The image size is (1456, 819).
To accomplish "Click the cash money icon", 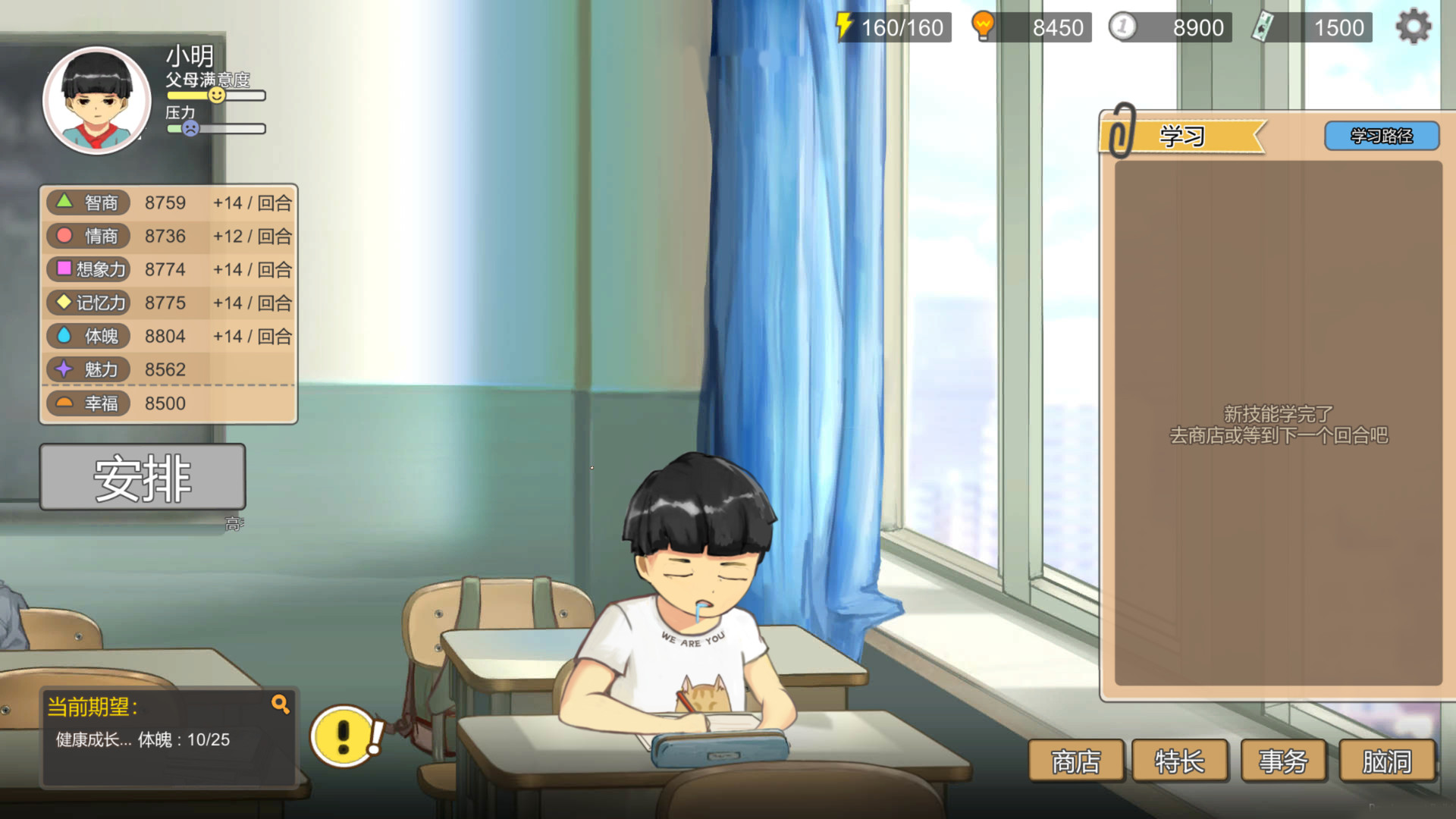I will point(1262,25).
